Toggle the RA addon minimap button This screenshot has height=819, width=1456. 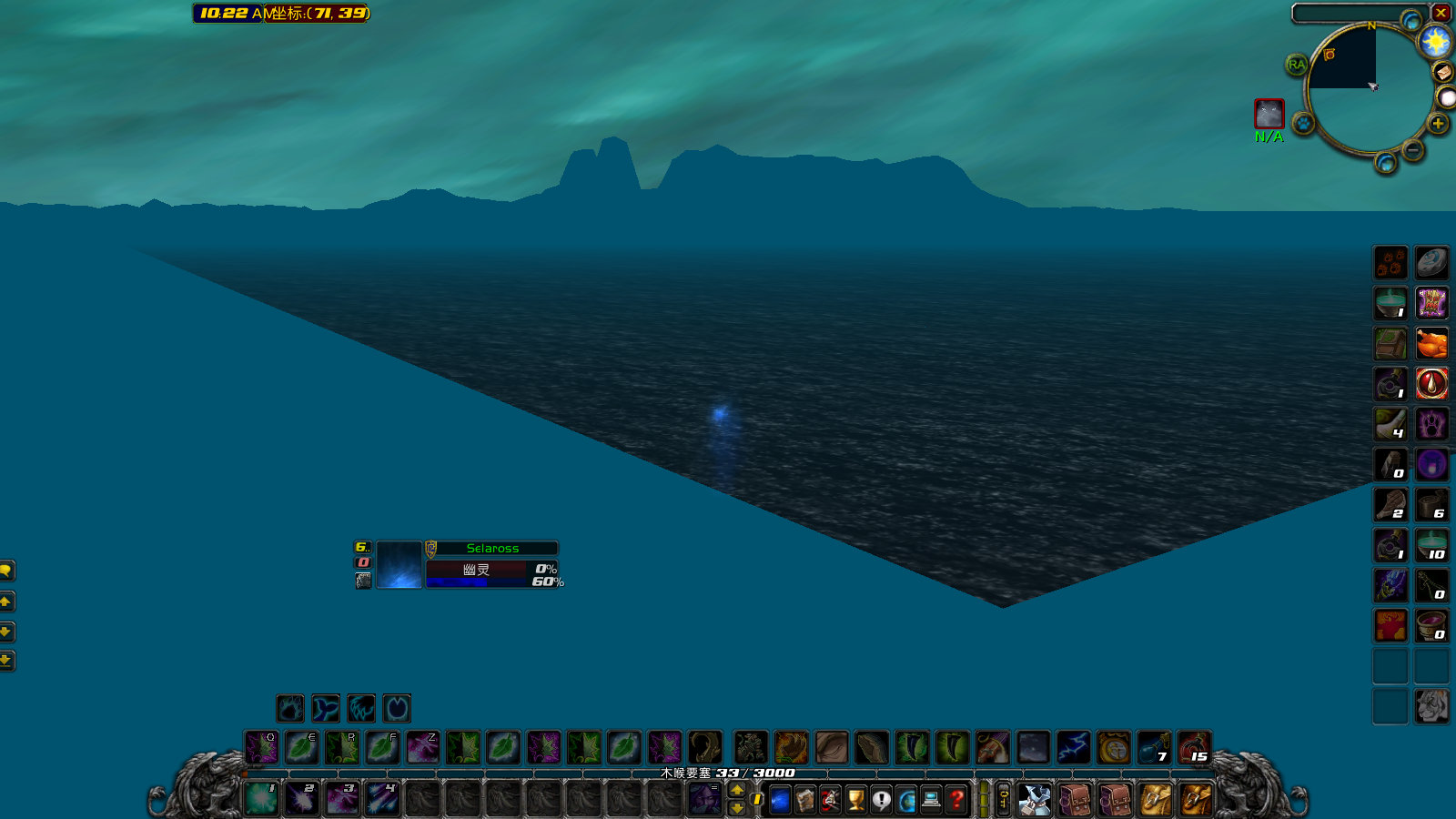coord(1296,65)
